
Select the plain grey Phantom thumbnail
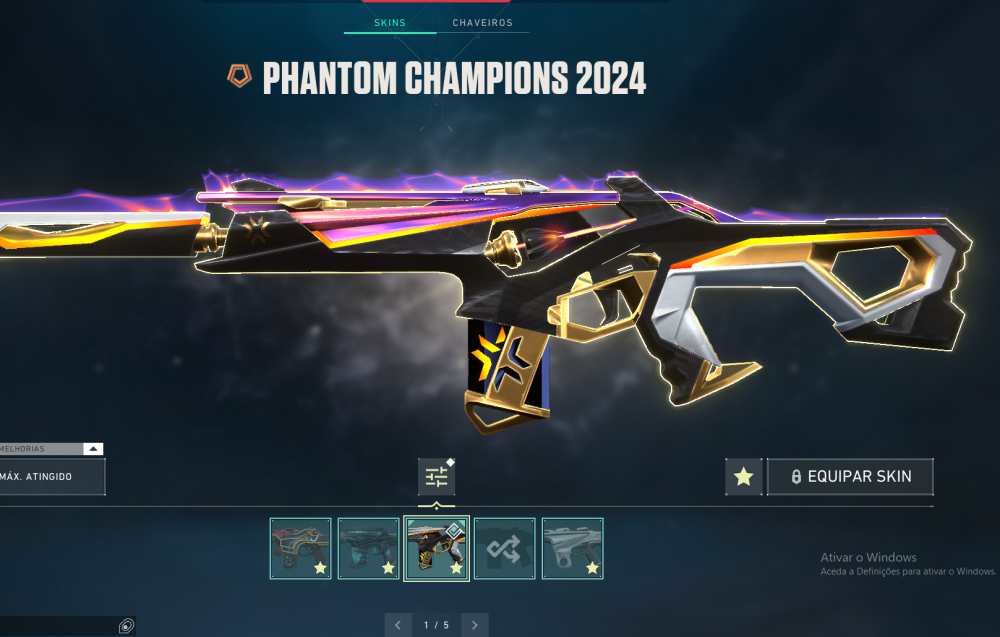(572, 548)
